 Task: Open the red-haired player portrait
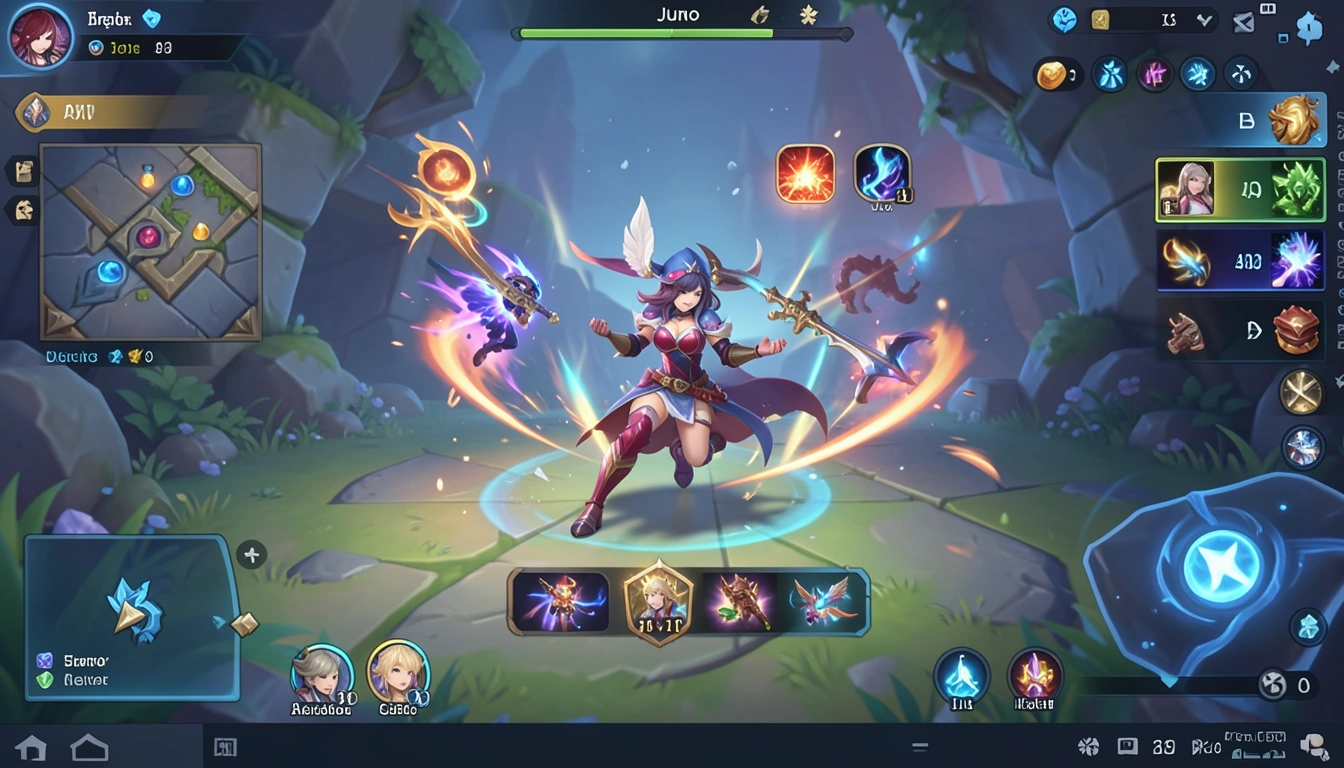[x=40, y=35]
